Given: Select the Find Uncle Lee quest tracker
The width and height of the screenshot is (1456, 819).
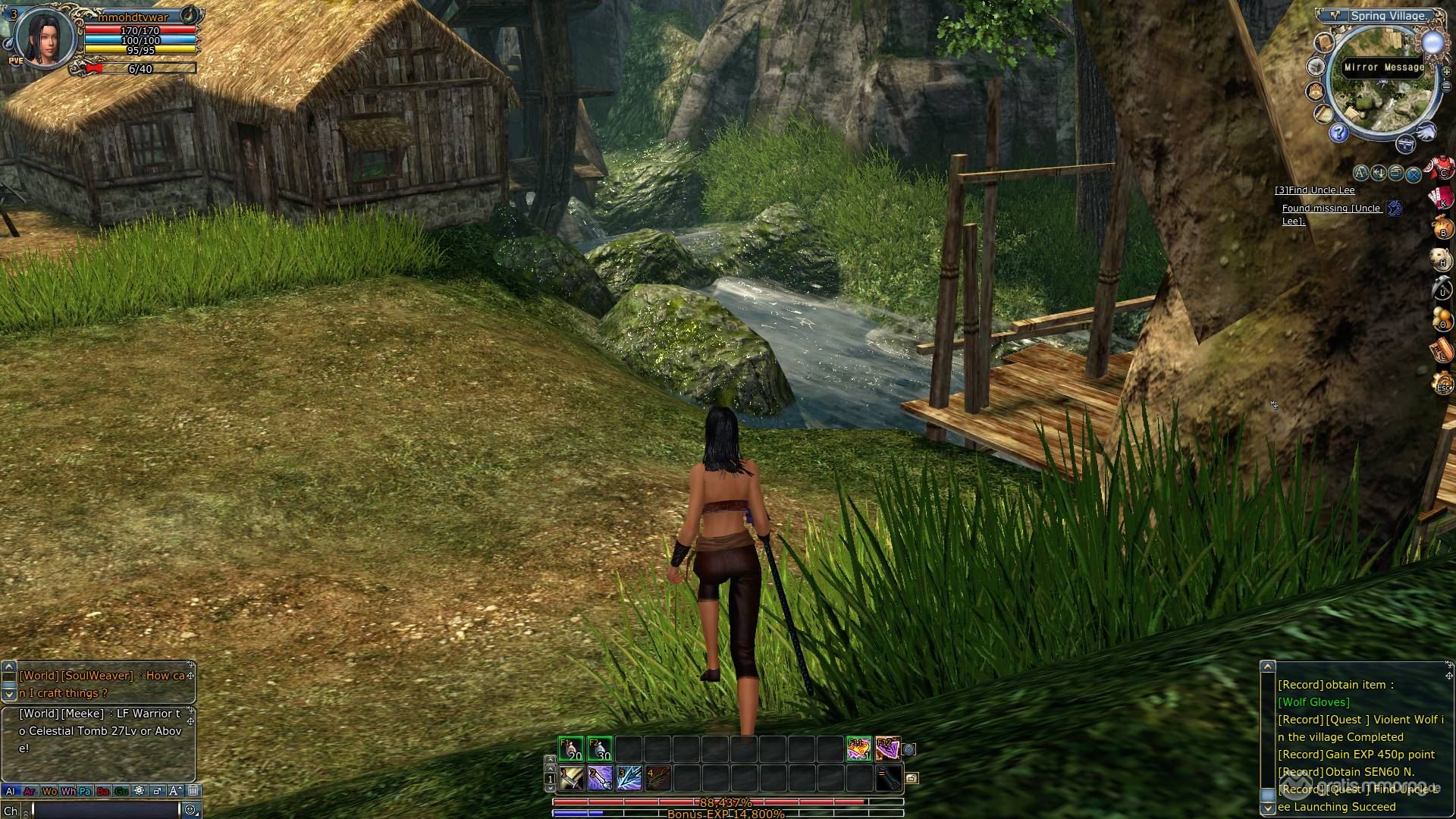Looking at the screenshot, I should pos(1314,190).
